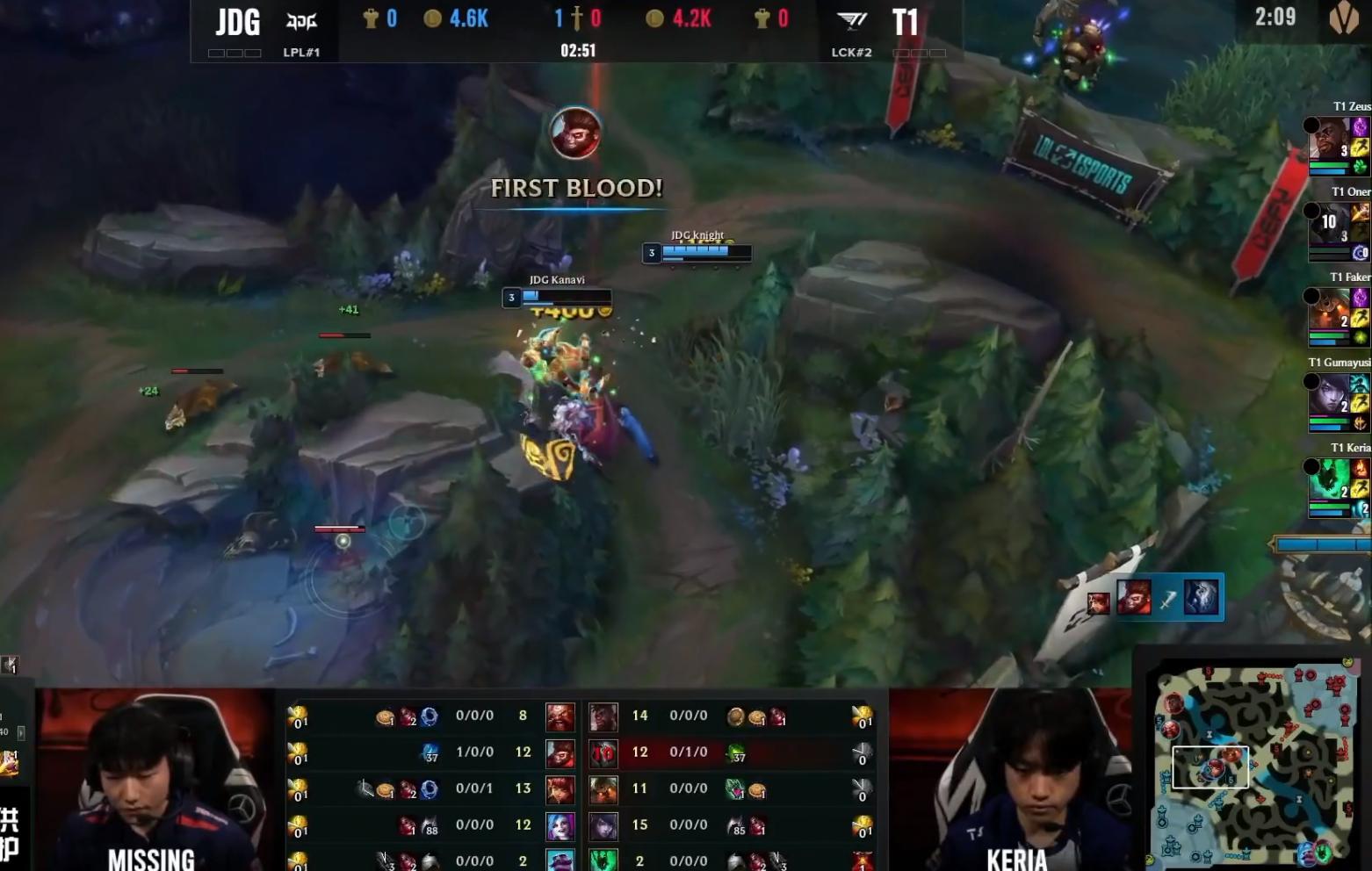
Task: Click the blue refillable potion icon in the scoreboard
Action: (429, 716)
